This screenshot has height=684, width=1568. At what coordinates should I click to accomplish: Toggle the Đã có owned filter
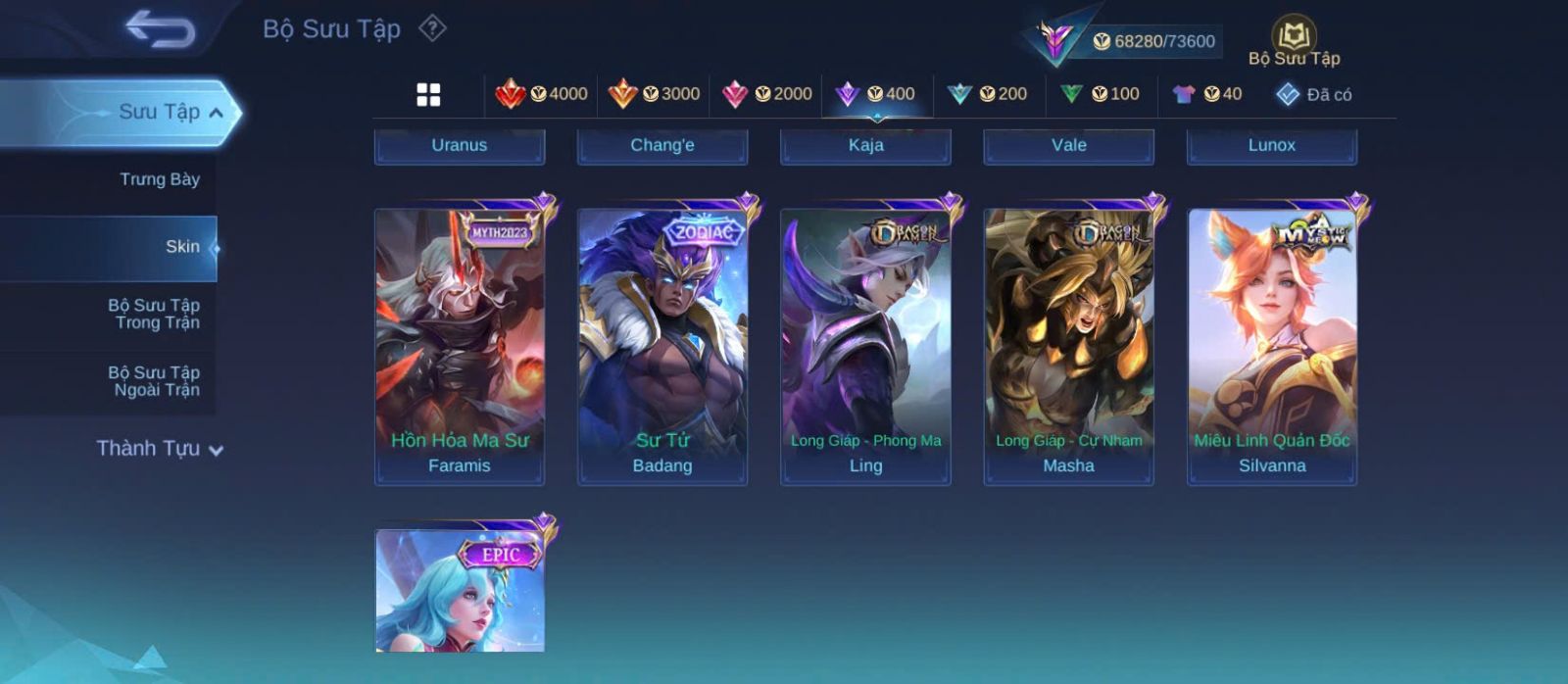coord(1313,94)
